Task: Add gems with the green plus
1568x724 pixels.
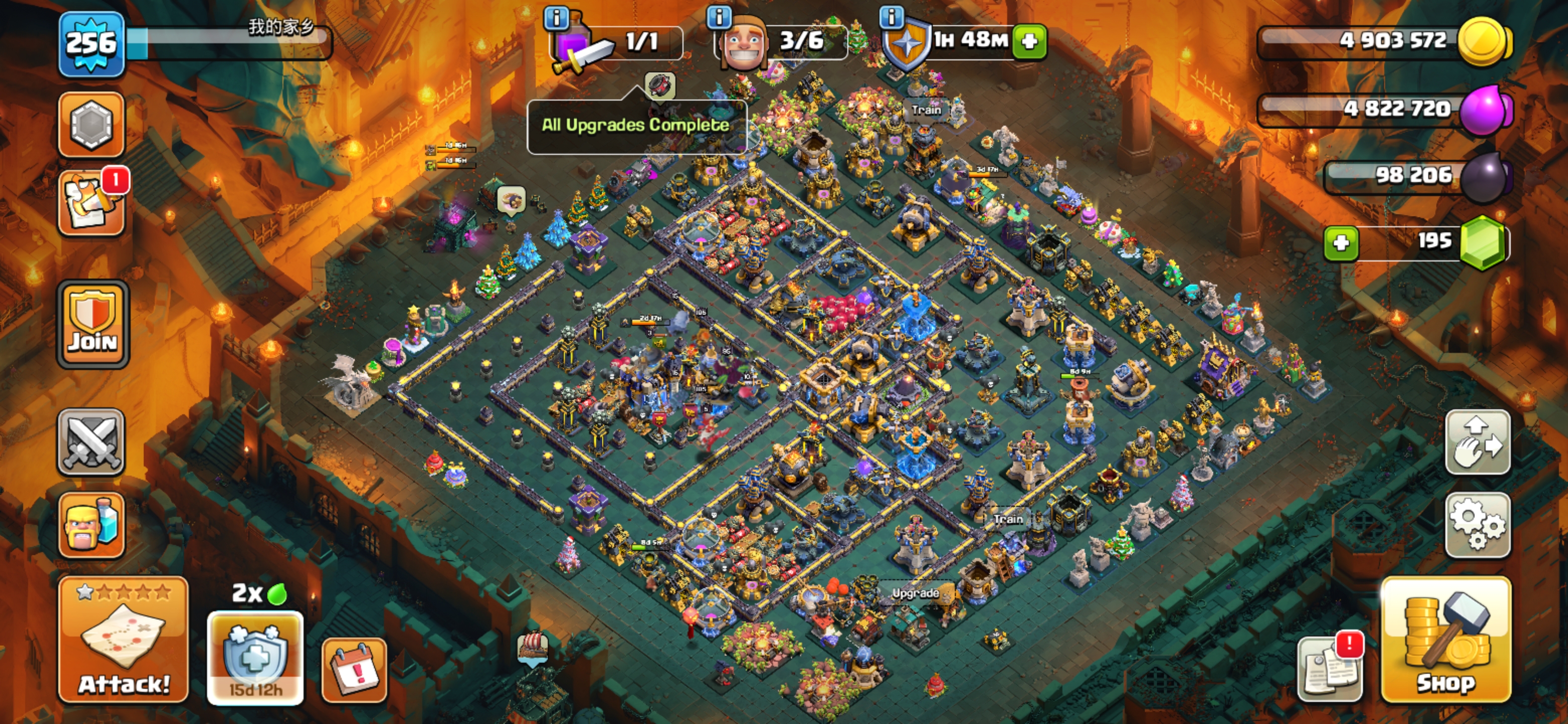Action: (1341, 243)
